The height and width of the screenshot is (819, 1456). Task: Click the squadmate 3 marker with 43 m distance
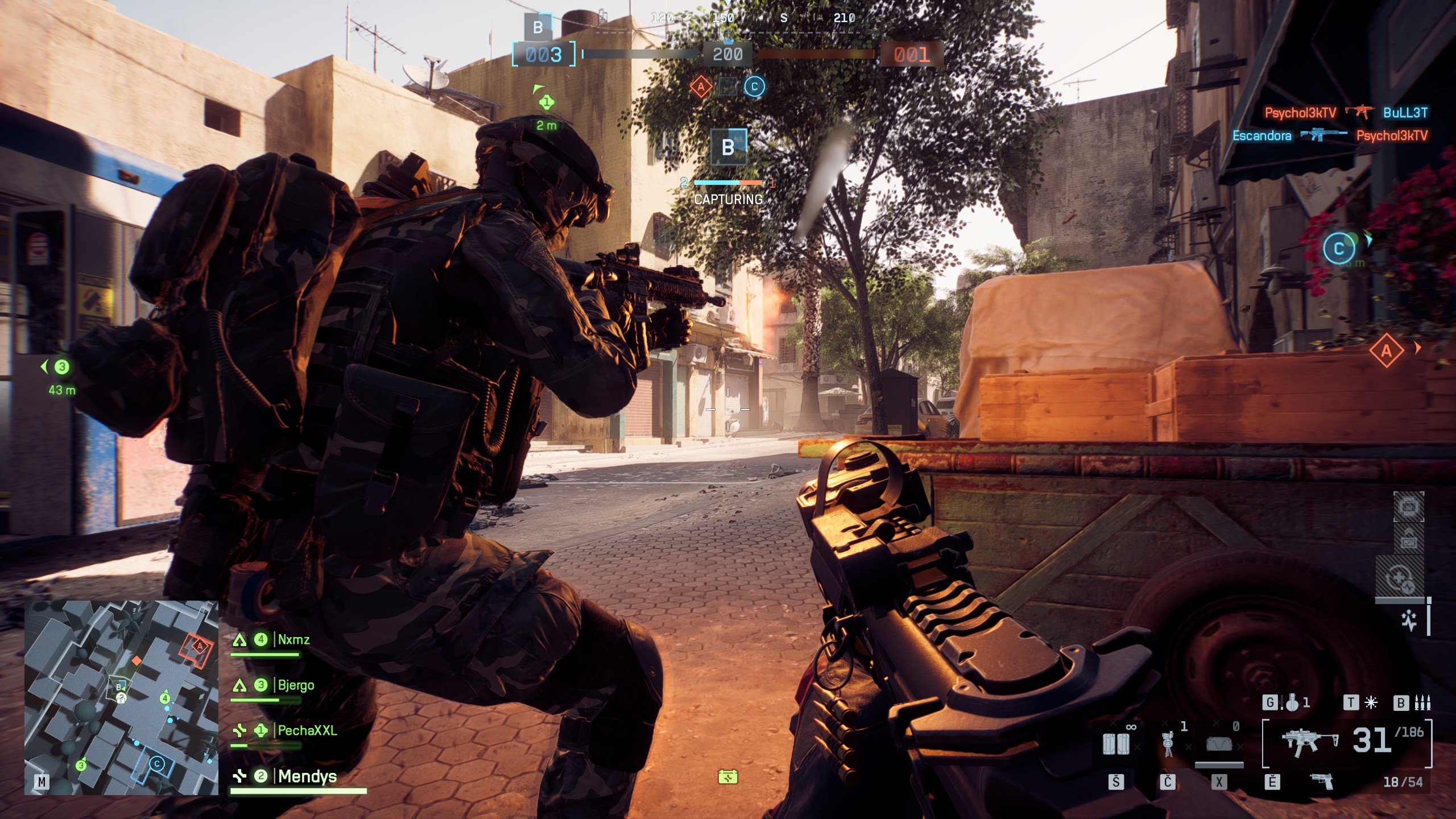[x=61, y=367]
